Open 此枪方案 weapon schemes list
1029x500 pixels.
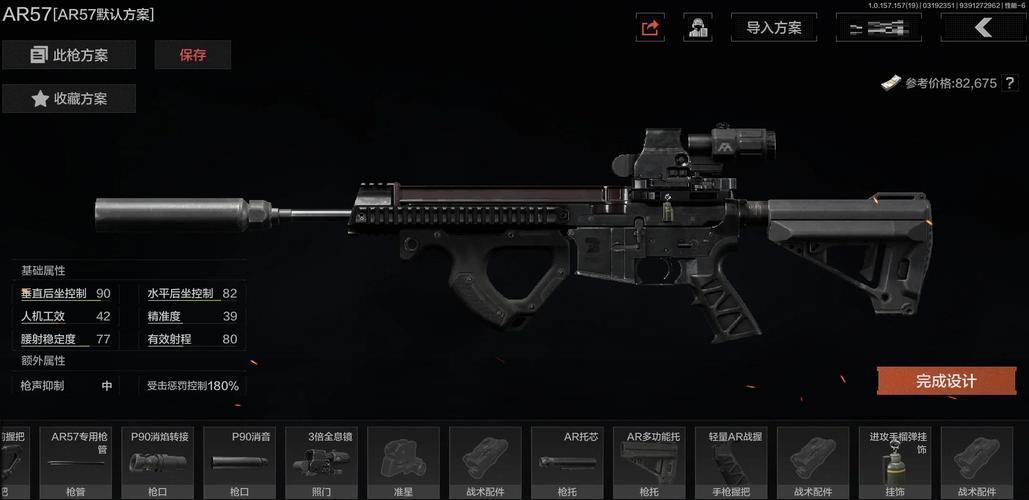click(x=69, y=55)
